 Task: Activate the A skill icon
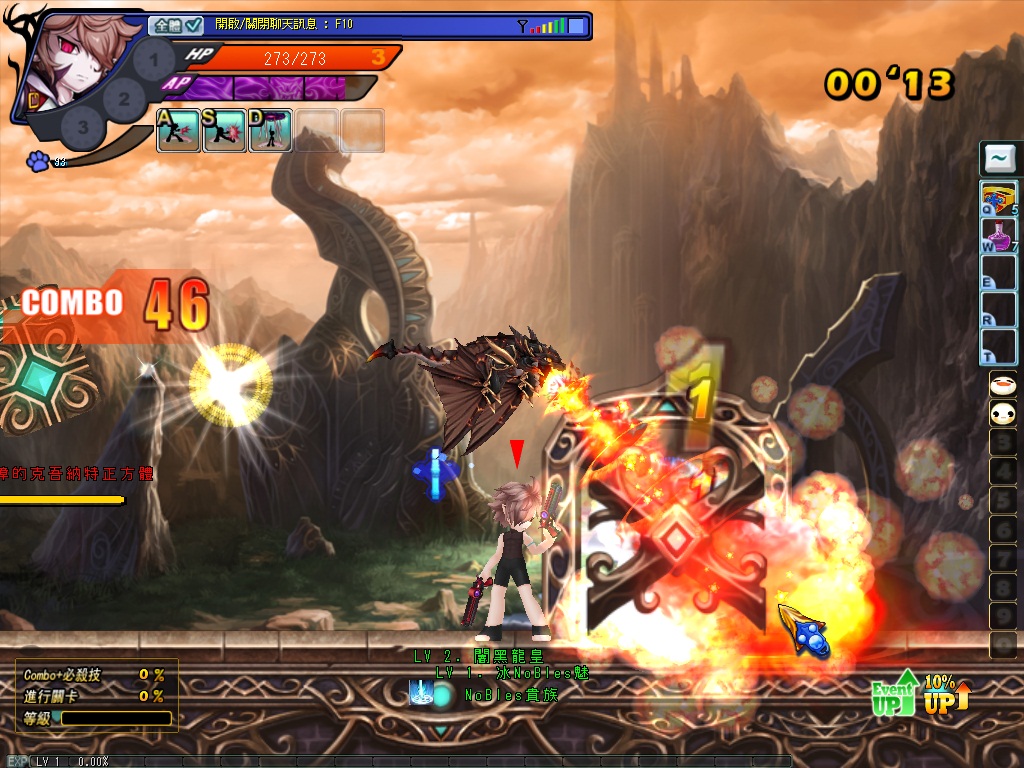pos(178,131)
